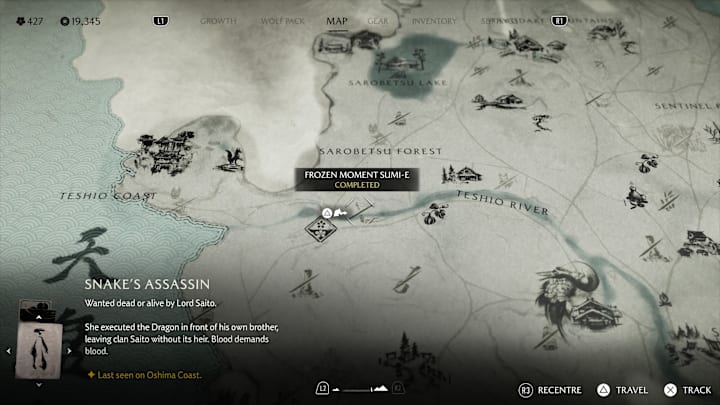
Task: Show next card with right arrow
Action: click(71, 350)
